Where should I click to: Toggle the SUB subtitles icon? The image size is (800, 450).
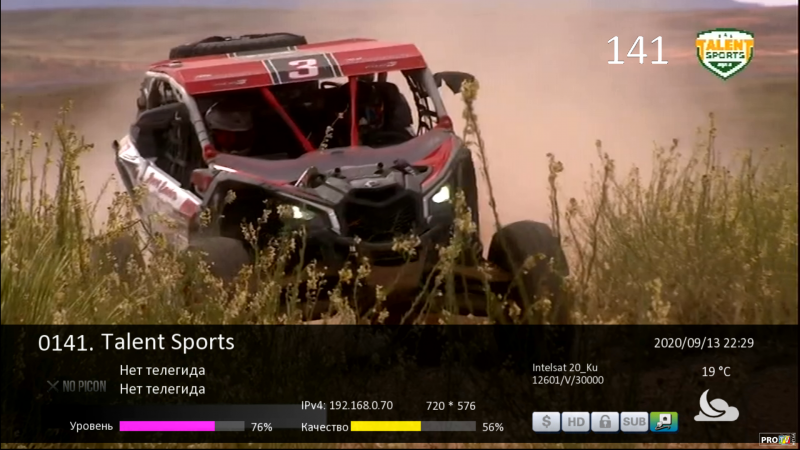point(634,422)
